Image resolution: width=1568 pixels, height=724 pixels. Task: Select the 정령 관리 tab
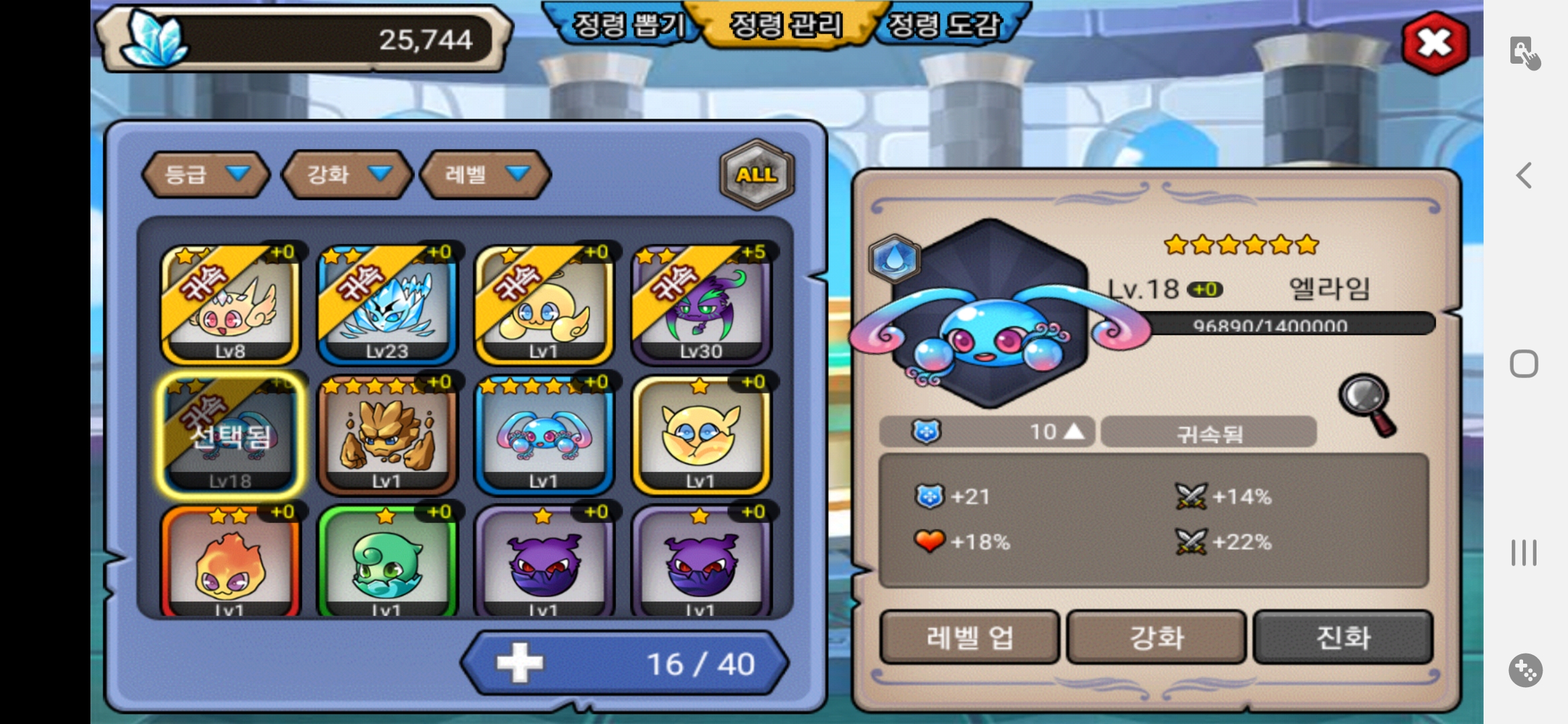click(x=785, y=26)
